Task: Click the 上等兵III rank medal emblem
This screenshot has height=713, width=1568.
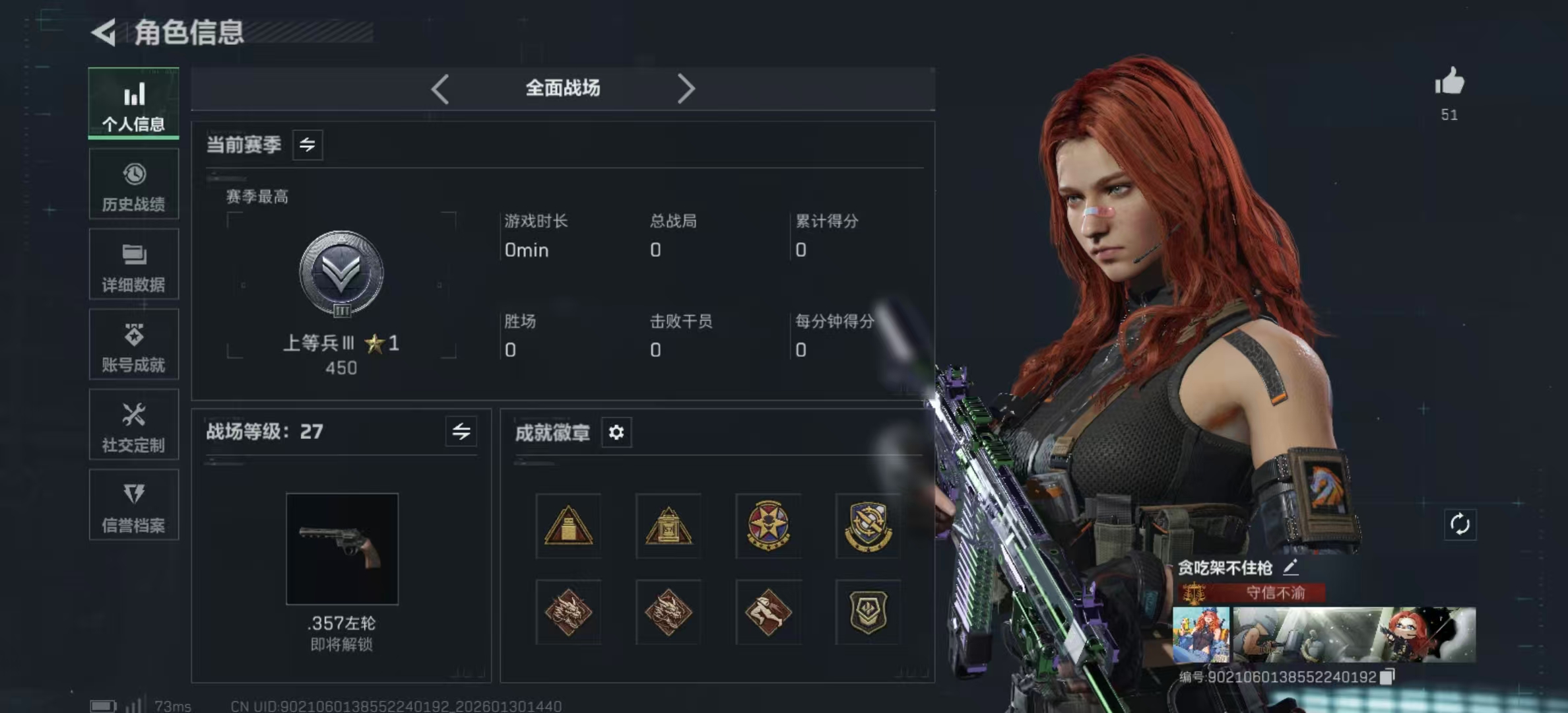Action: (341, 277)
